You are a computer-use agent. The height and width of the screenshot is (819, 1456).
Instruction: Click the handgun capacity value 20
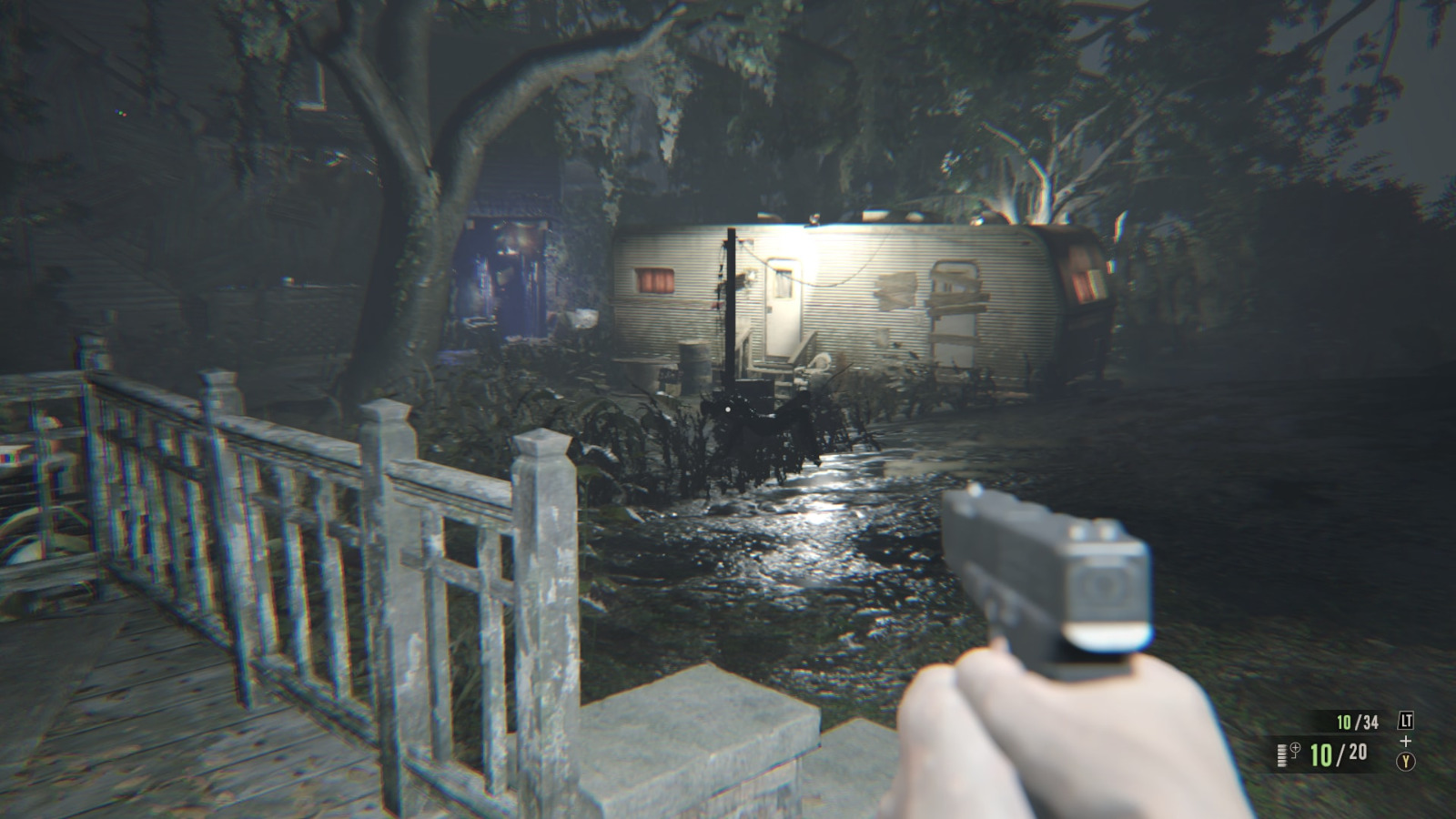1358,754
